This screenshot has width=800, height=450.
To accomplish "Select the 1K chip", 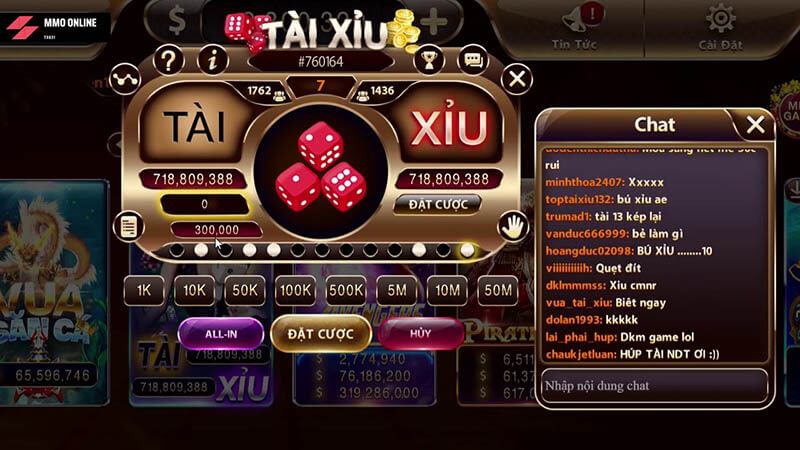I will point(143,291).
